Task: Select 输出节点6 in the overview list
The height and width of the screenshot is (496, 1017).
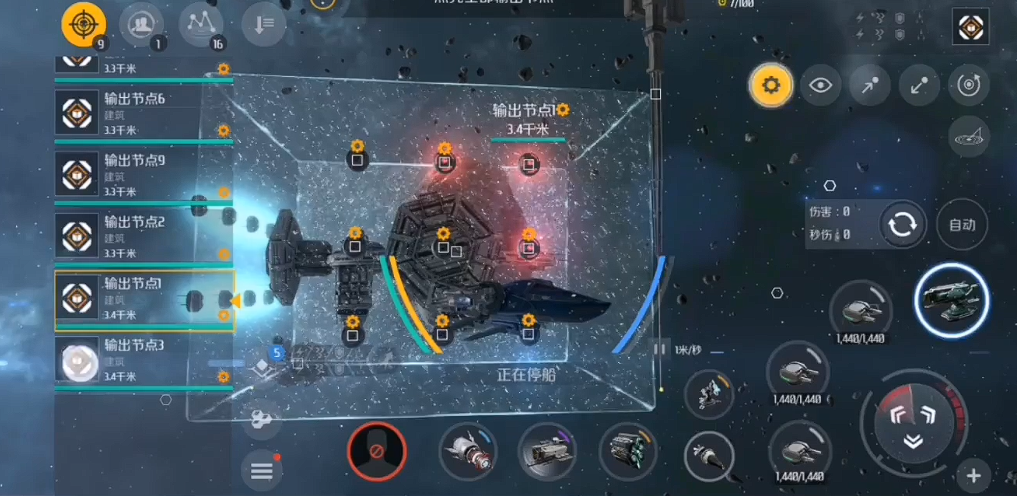Action: [x=143, y=113]
